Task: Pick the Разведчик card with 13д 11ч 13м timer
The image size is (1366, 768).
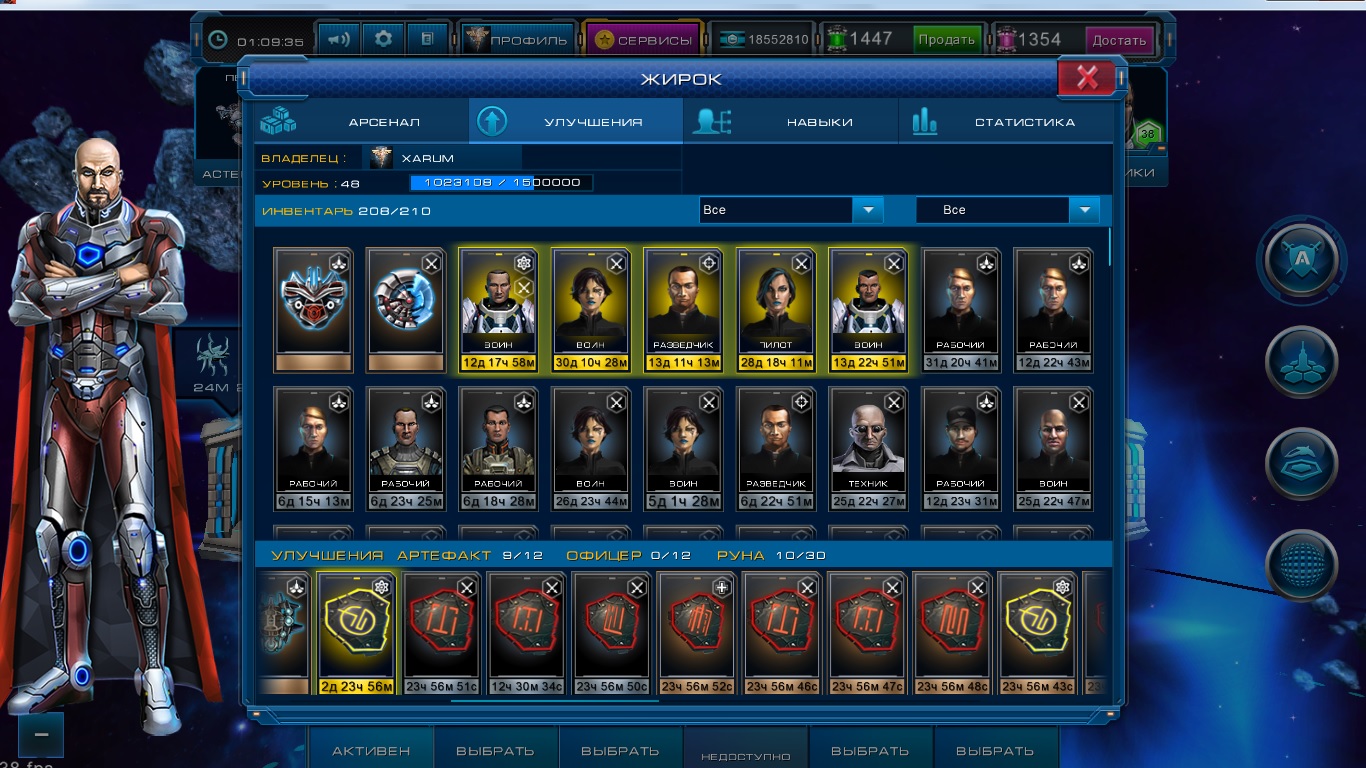Action: 683,310
